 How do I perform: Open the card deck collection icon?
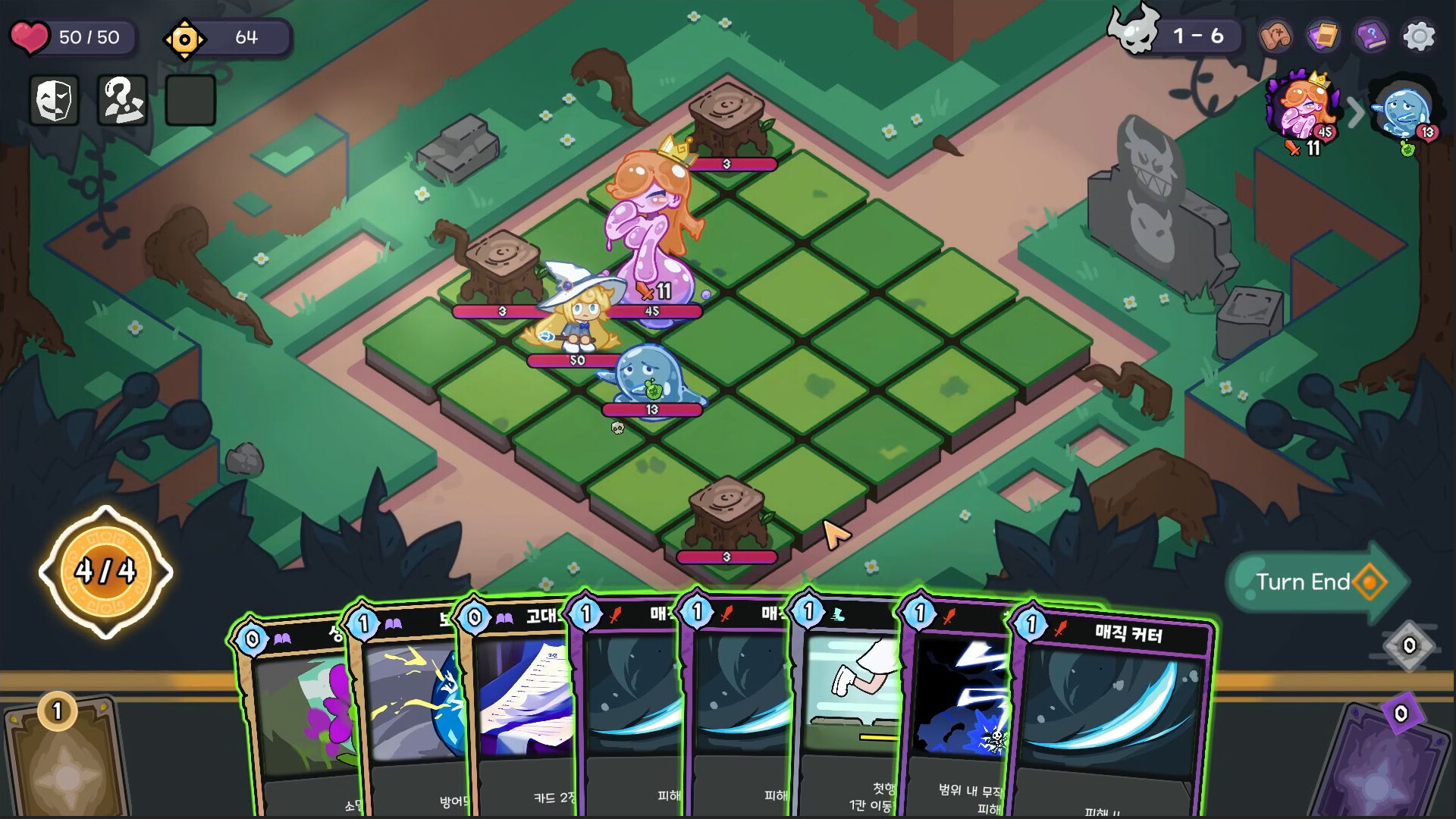coord(1321,34)
